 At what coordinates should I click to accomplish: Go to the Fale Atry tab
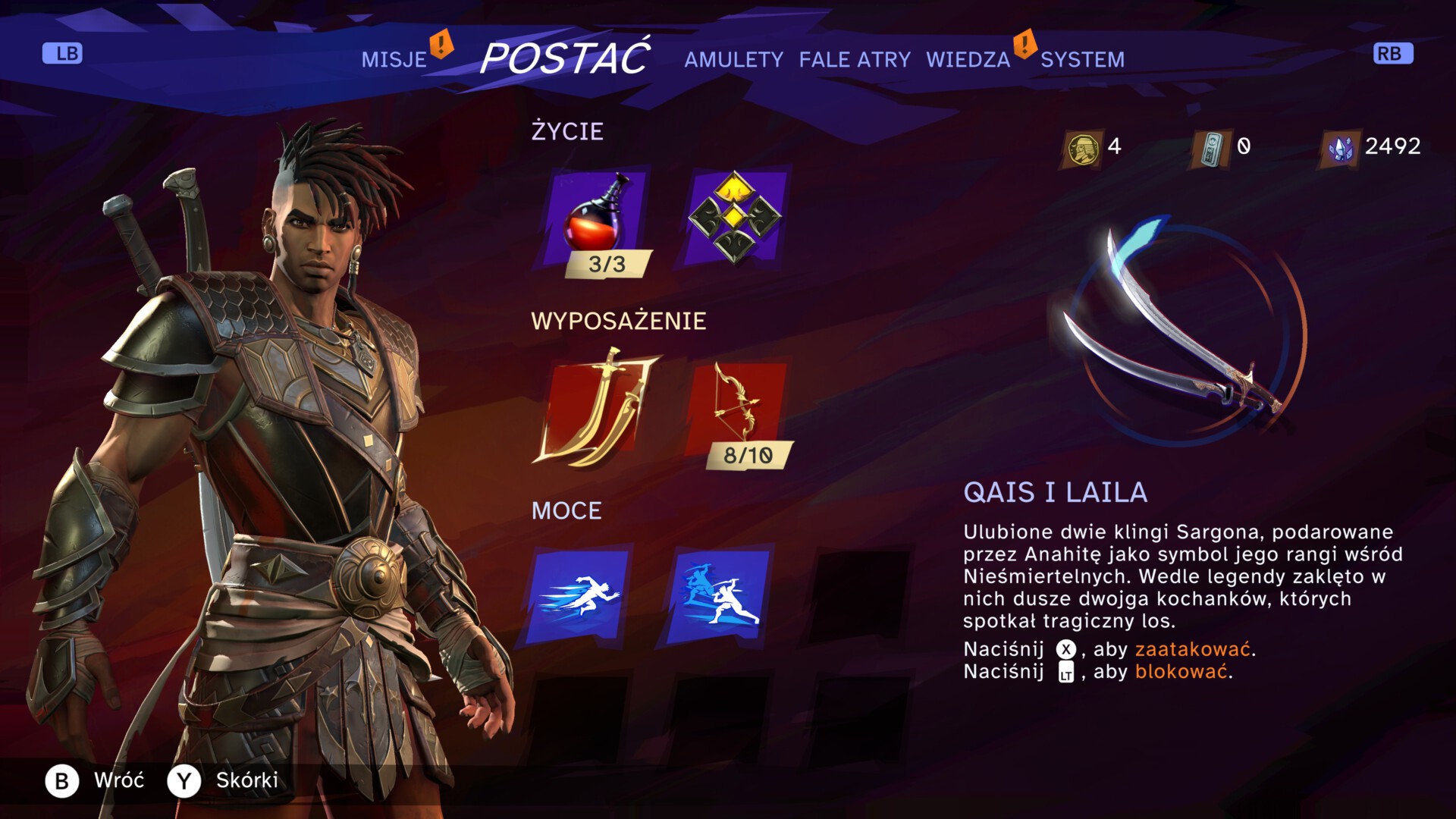coord(855,60)
